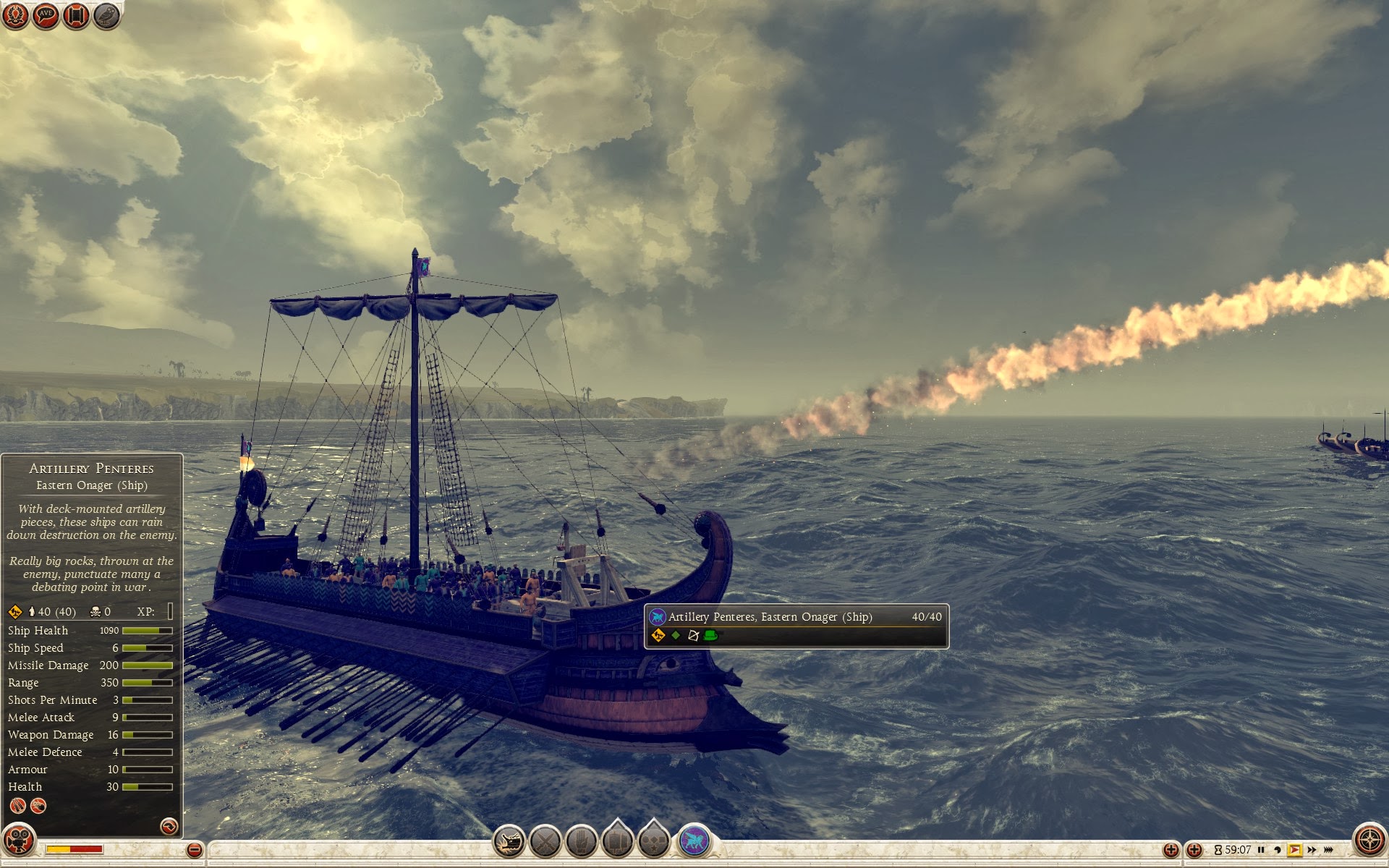Open the AVE speech bubble chat
This screenshot has height=868, width=1389.
coord(46,15)
